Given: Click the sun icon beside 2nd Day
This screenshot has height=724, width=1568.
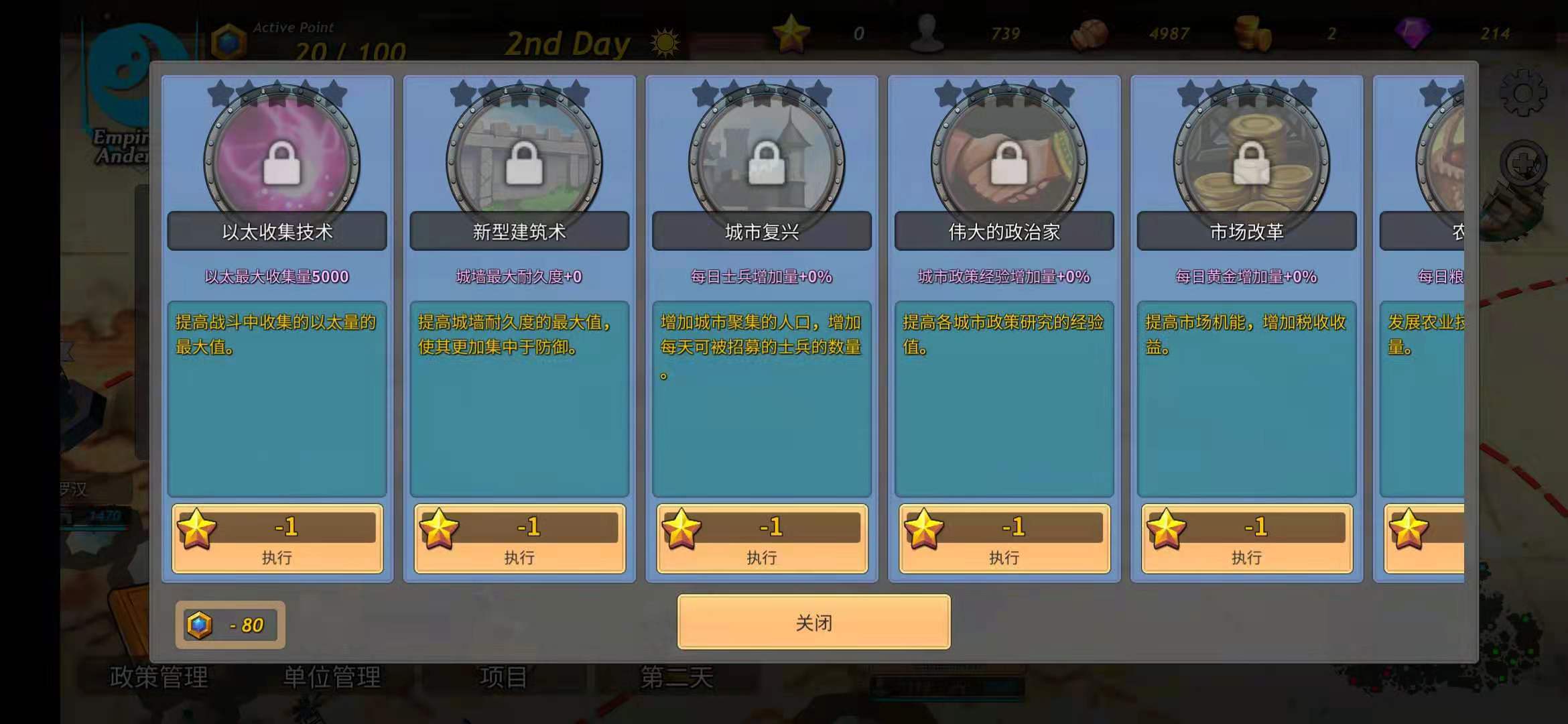Looking at the screenshot, I should coord(663,42).
